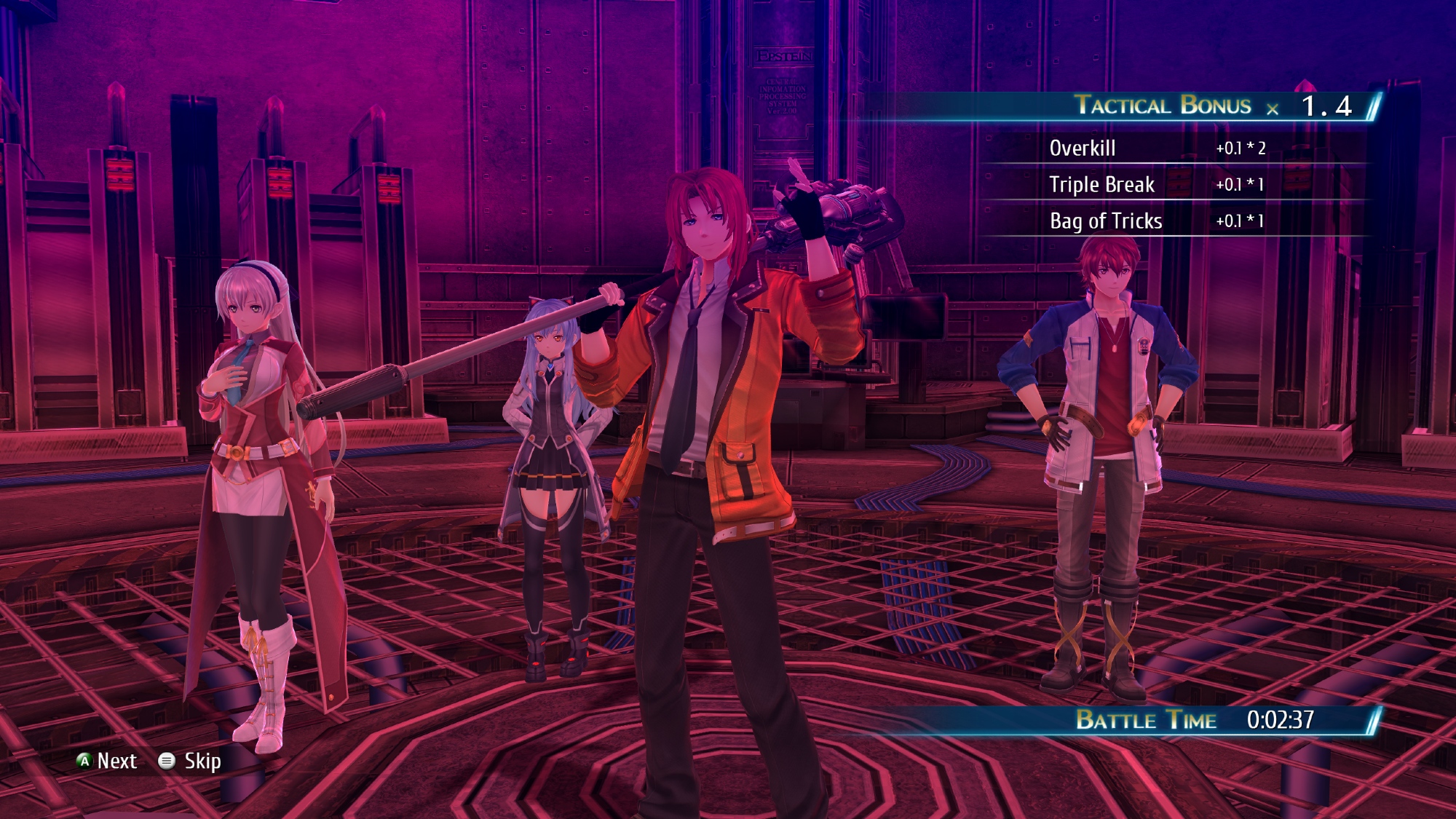1456x819 pixels.
Task: Continue with the Next option
Action: (107, 761)
